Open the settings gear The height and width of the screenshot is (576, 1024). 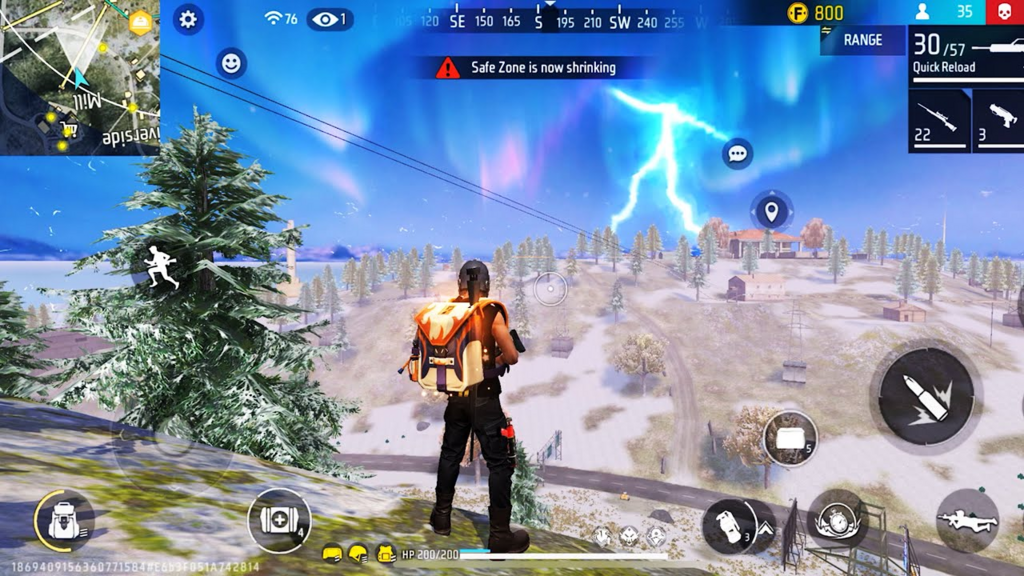tap(188, 19)
